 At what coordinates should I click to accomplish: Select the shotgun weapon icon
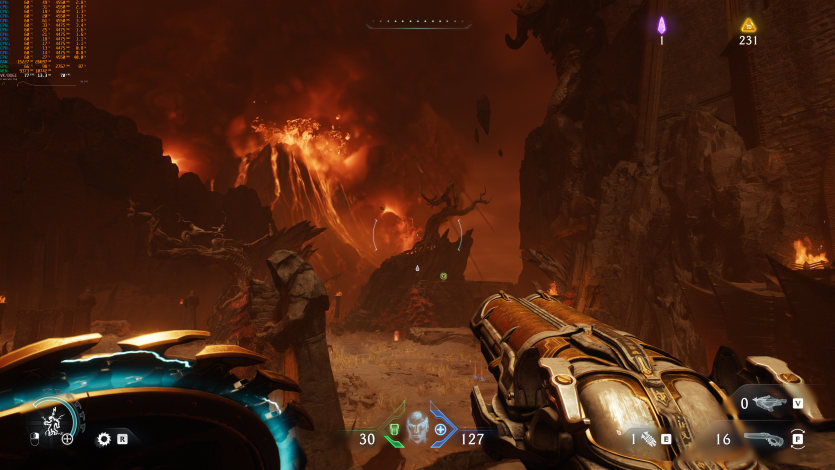764,438
